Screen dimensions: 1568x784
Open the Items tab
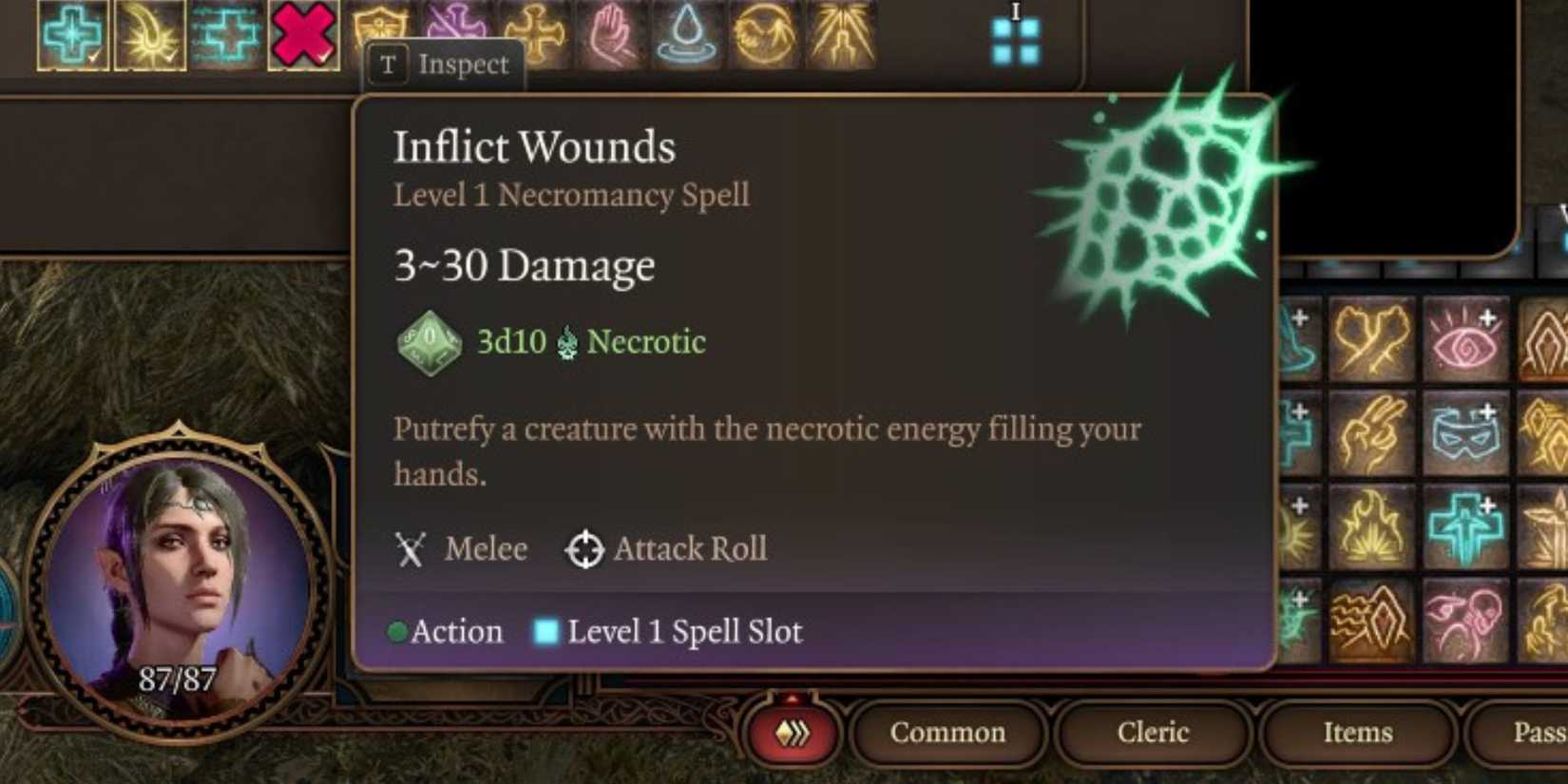click(x=1358, y=733)
